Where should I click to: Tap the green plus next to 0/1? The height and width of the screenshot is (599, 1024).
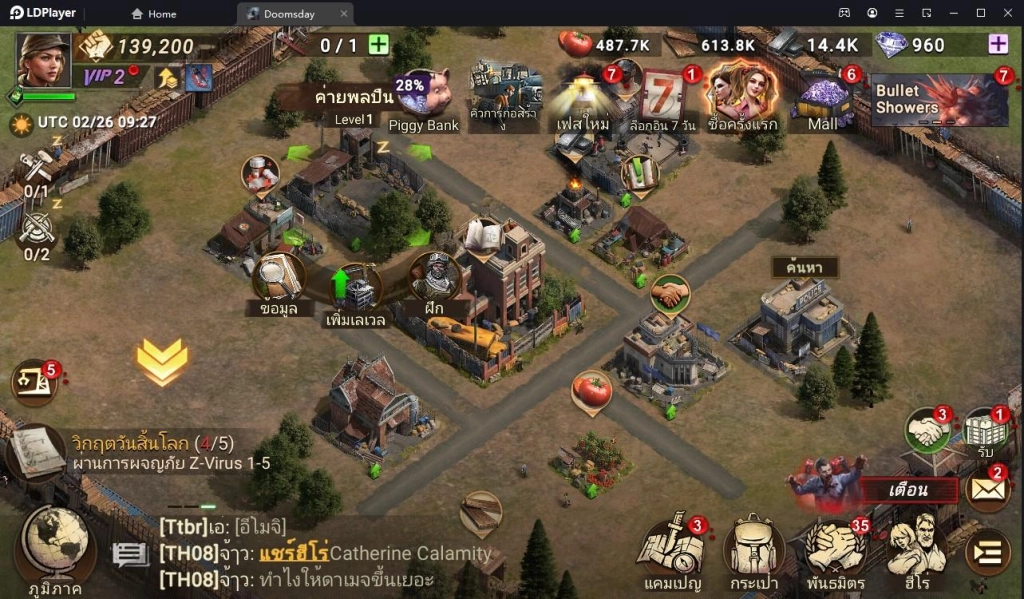pos(378,45)
